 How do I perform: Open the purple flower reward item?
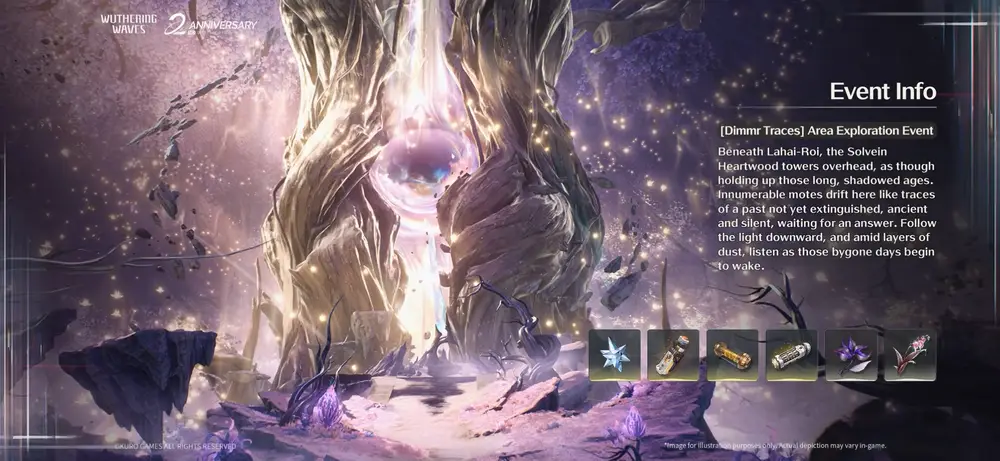coord(851,355)
